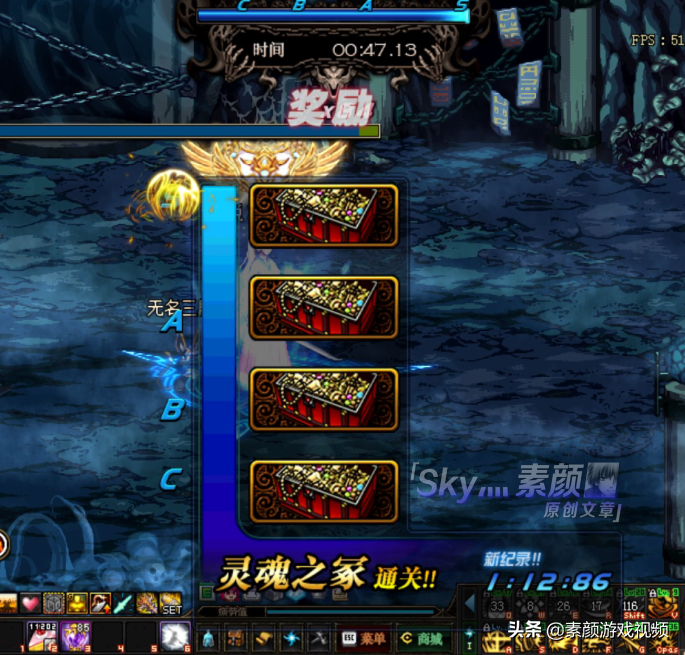Screen dimensions: 685x655
Task: Open the yellow scroll quest icon
Action: point(263,638)
